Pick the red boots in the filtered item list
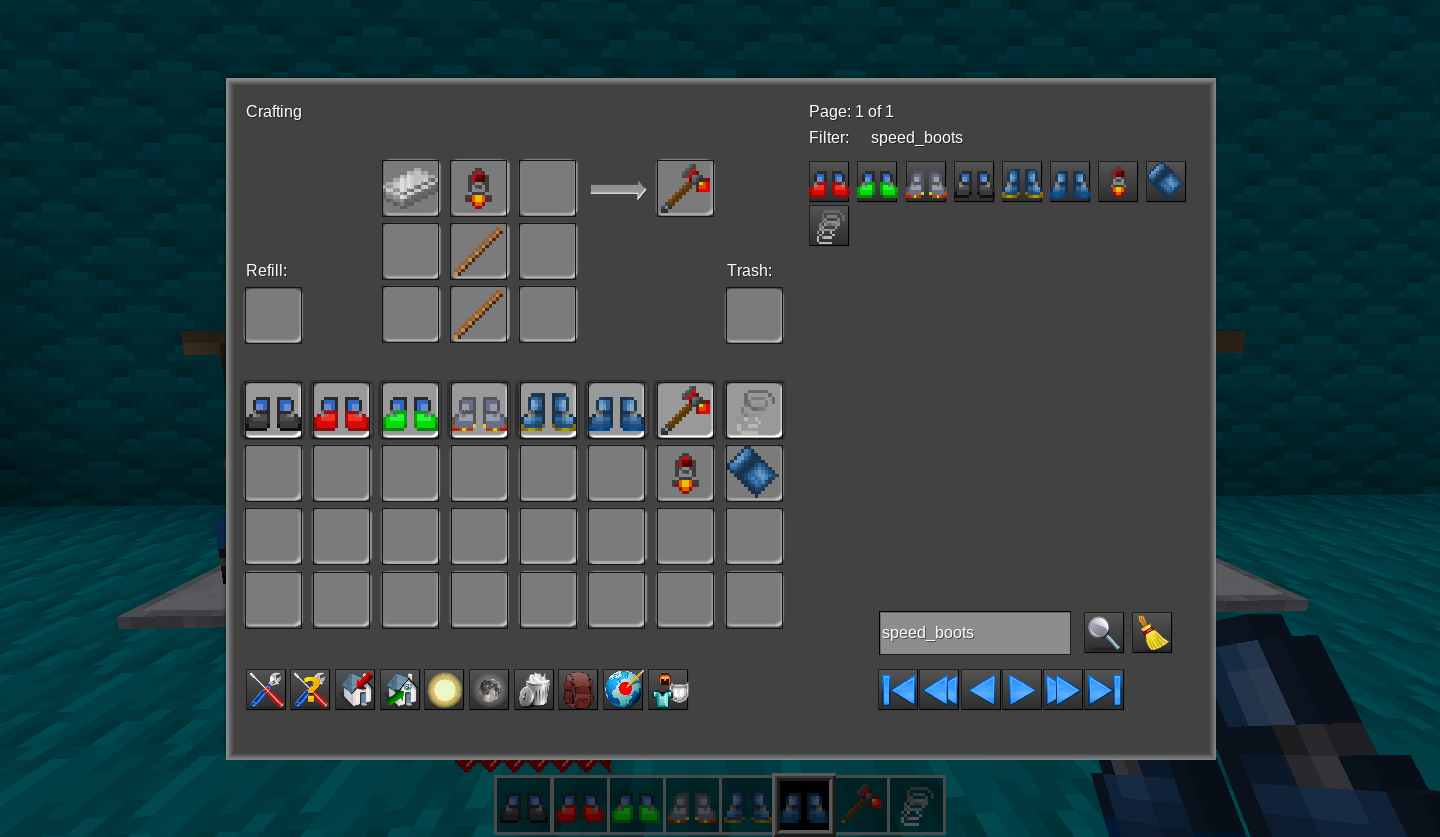This screenshot has height=837, width=1440. [829, 182]
